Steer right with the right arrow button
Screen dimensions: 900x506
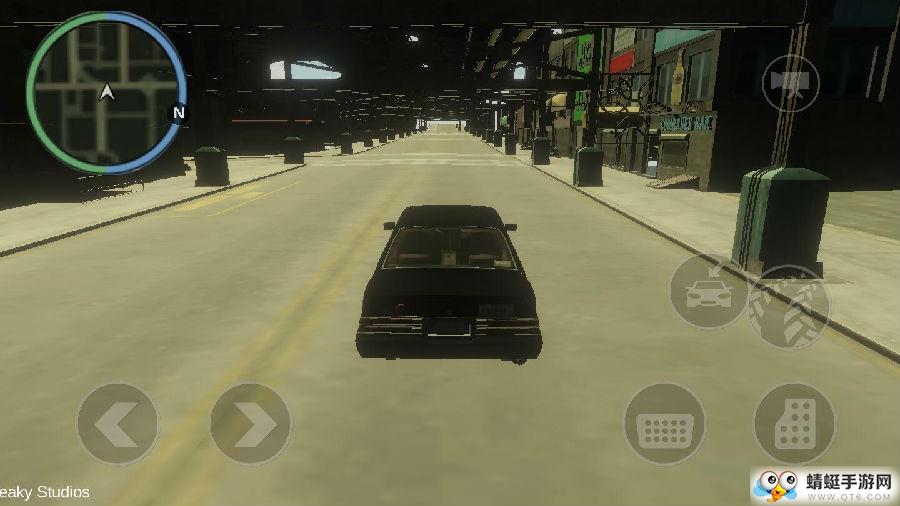(251, 424)
